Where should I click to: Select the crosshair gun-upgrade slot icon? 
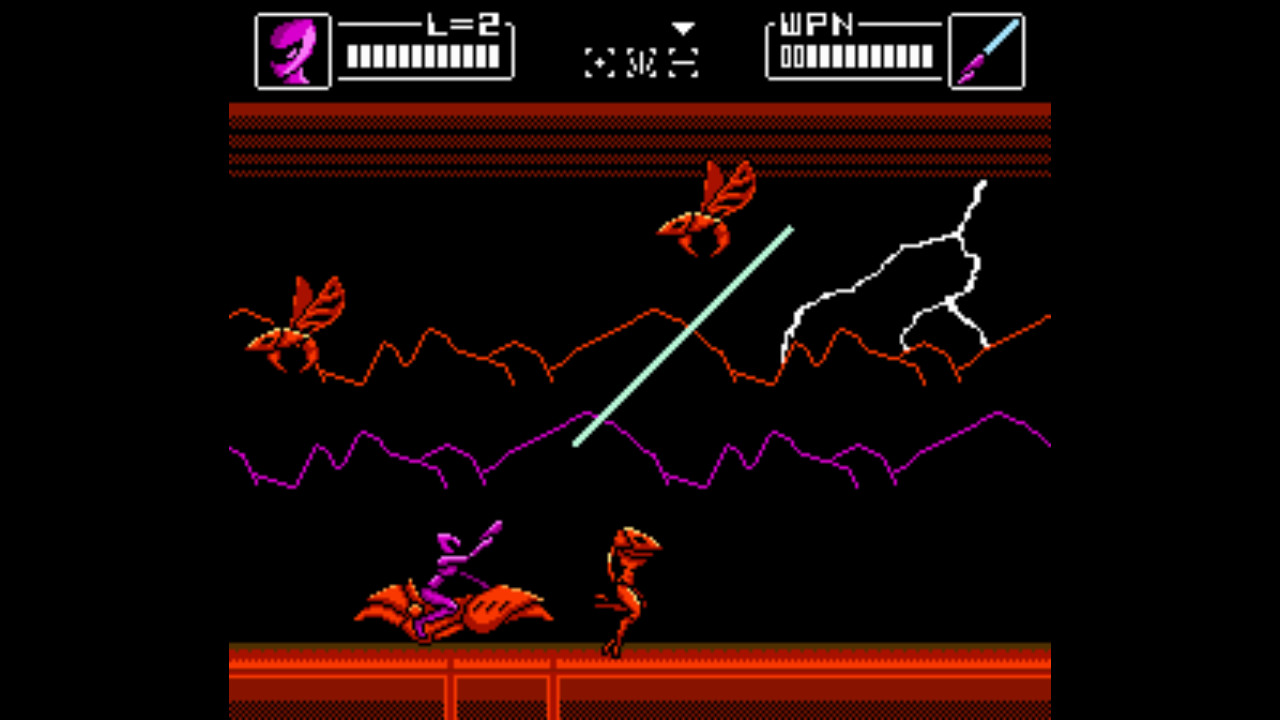599,63
